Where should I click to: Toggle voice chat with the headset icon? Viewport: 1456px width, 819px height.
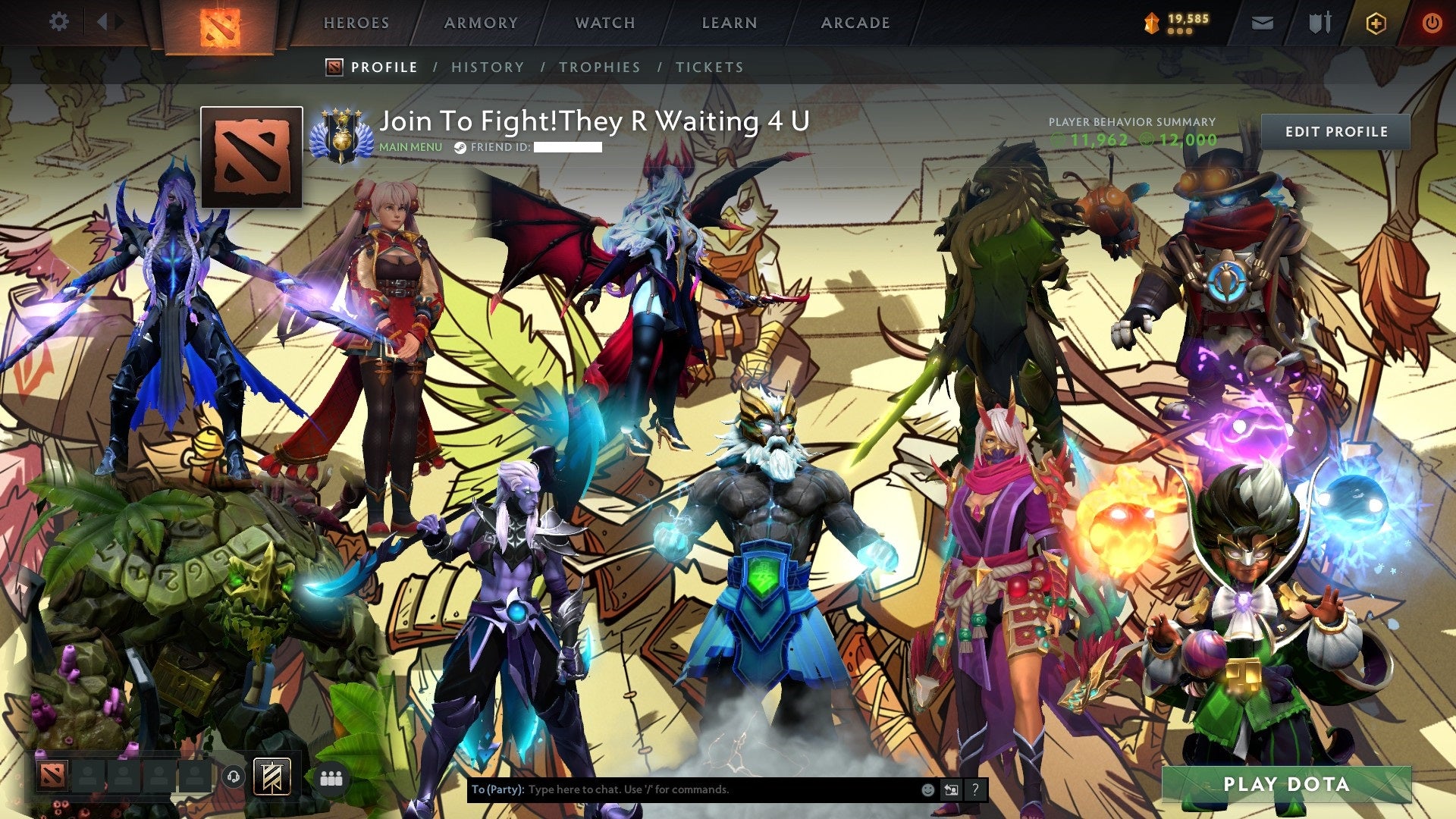[234, 777]
